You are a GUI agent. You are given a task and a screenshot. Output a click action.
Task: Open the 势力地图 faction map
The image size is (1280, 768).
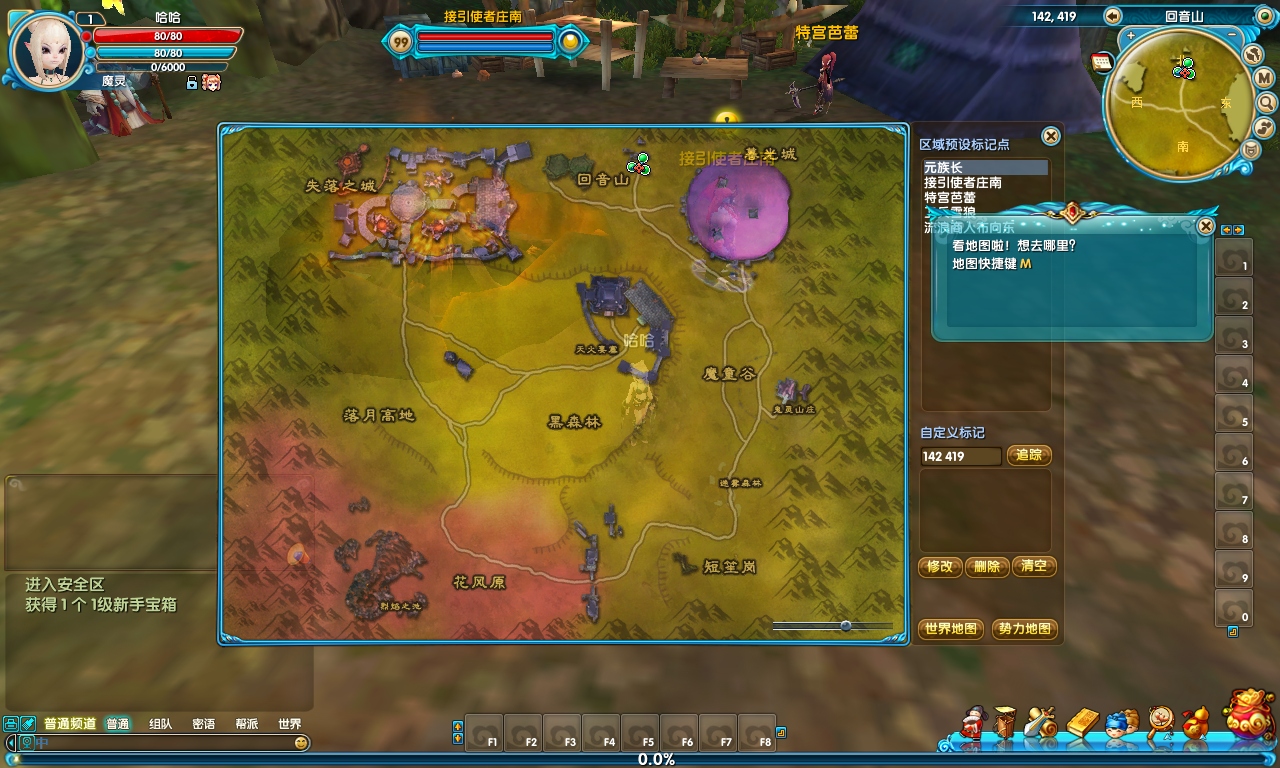point(1025,629)
